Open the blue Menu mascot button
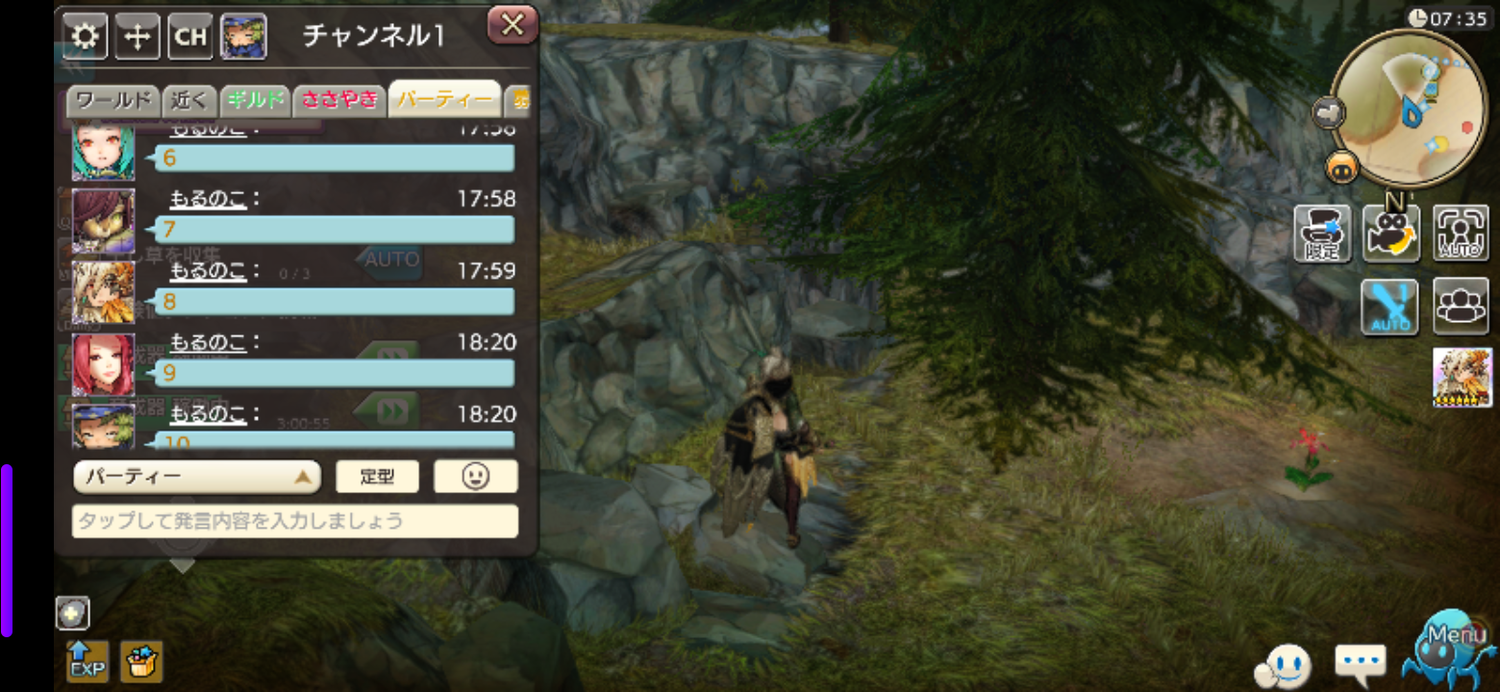 click(x=1447, y=650)
